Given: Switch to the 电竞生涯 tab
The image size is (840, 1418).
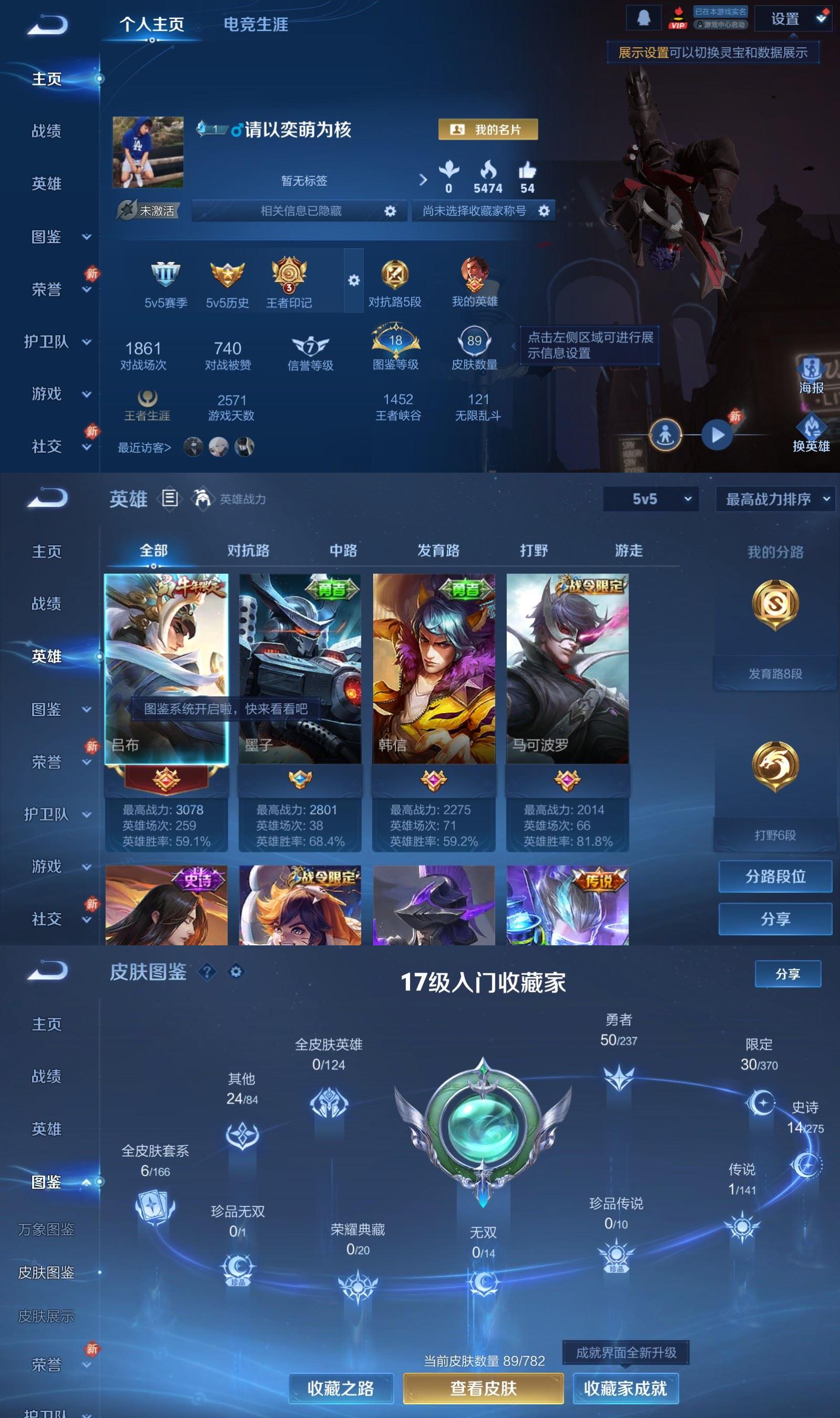Looking at the screenshot, I should pyautogui.click(x=255, y=25).
